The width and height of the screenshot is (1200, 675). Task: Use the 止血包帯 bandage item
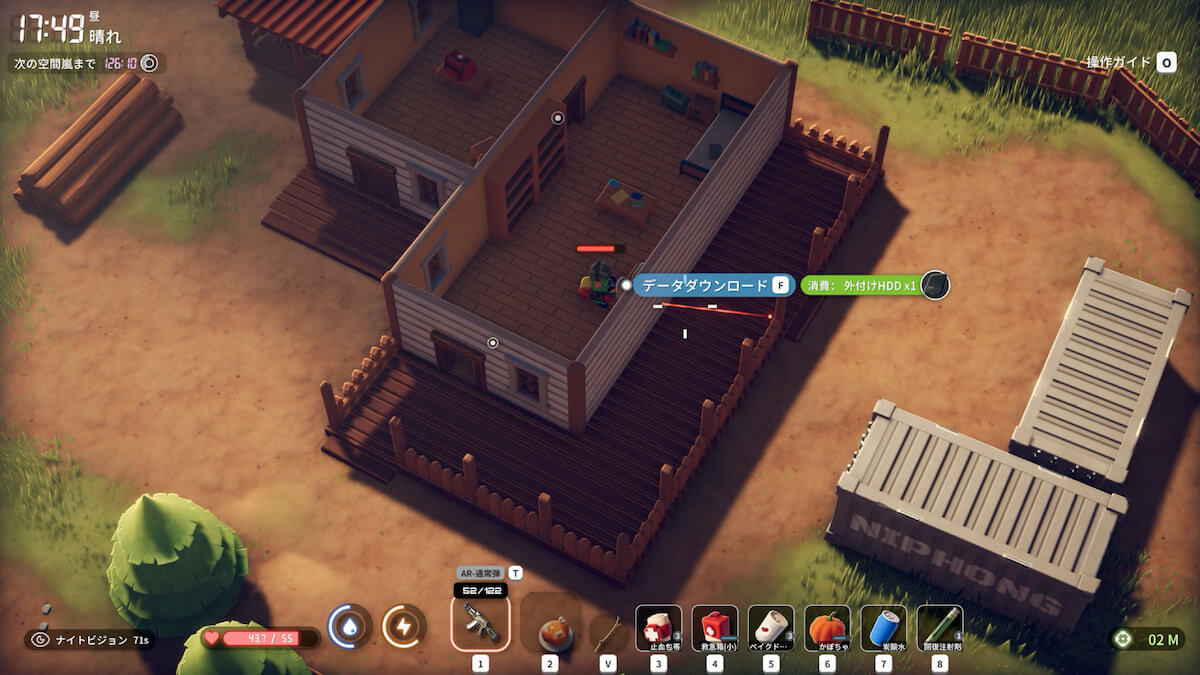(x=658, y=628)
